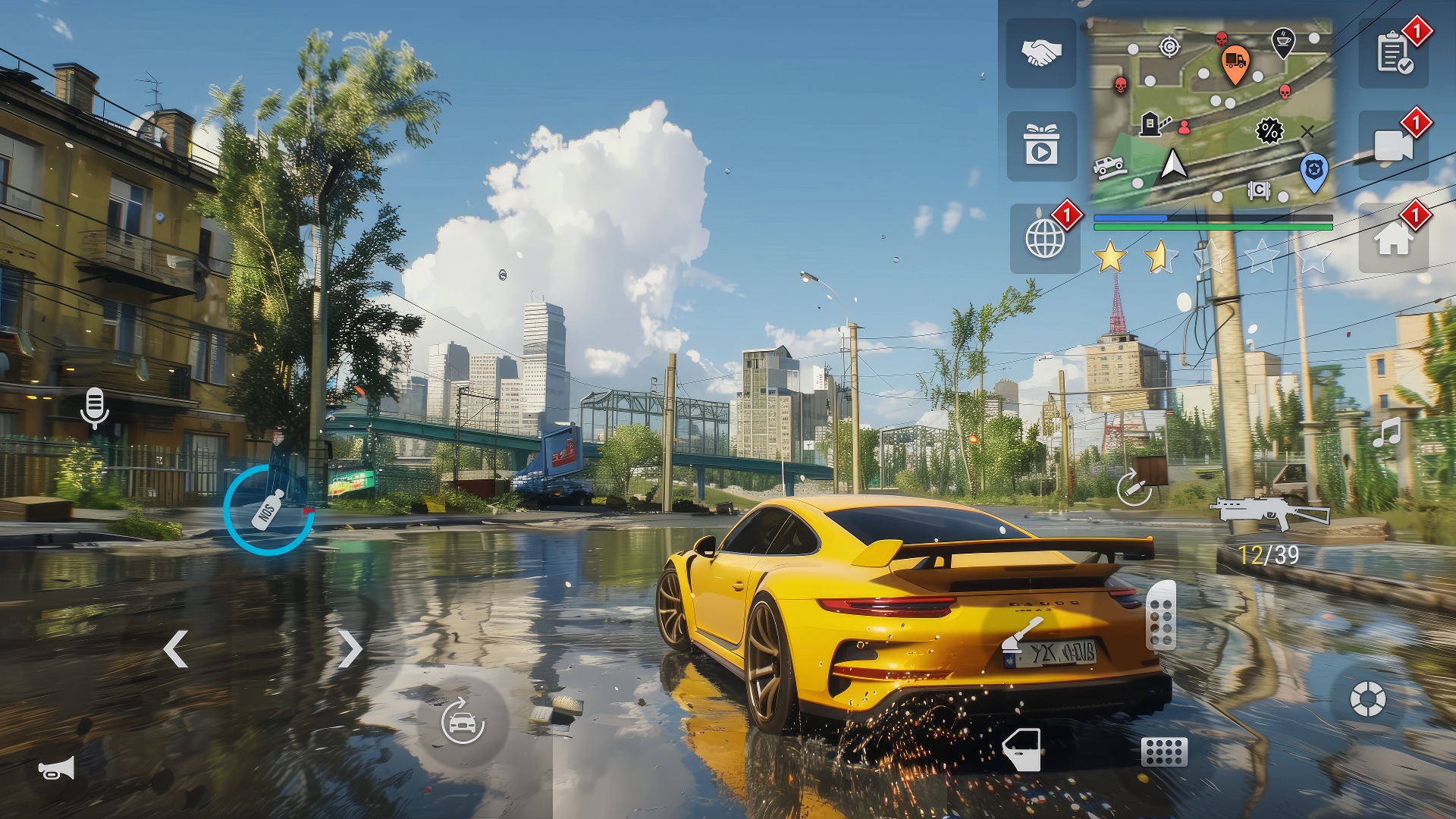
Task: Toggle the microphone voice chat
Action: [x=94, y=408]
